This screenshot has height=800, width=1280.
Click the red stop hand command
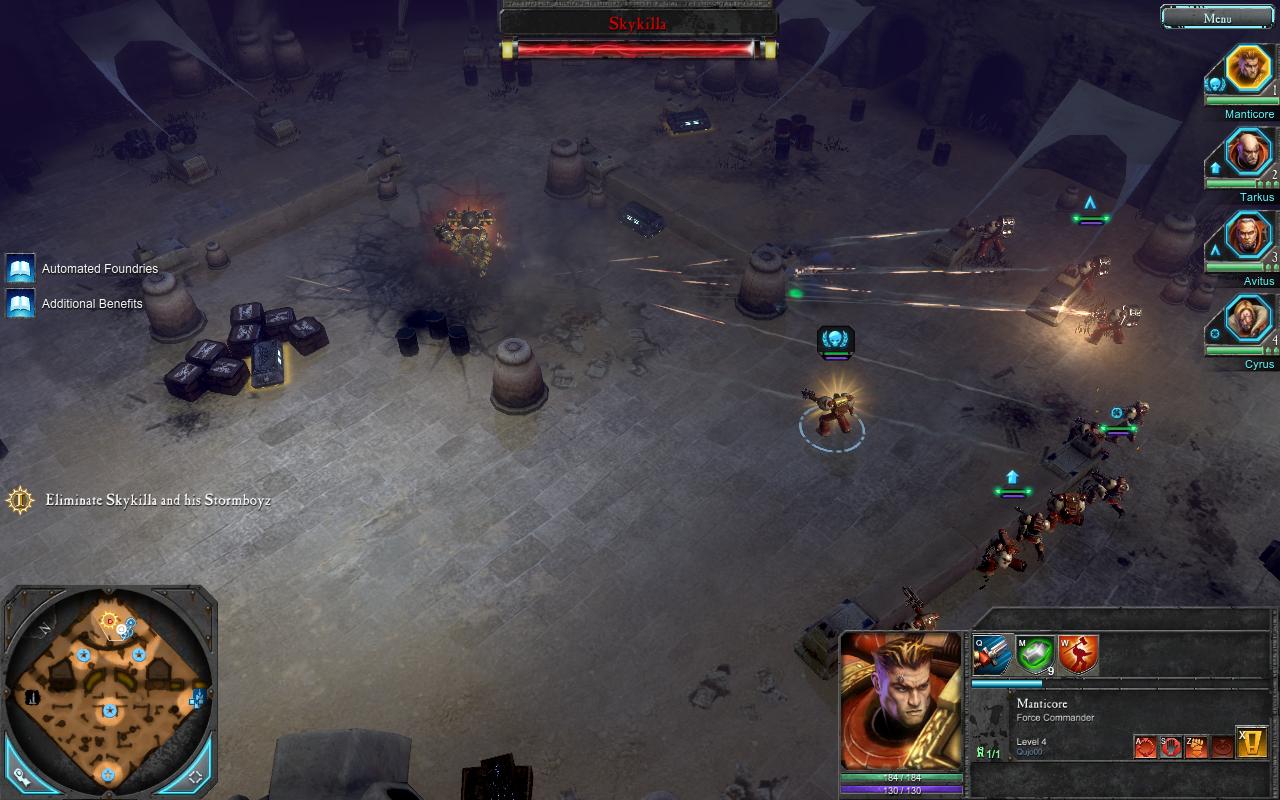pyautogui.click(x=1171, y=746)
